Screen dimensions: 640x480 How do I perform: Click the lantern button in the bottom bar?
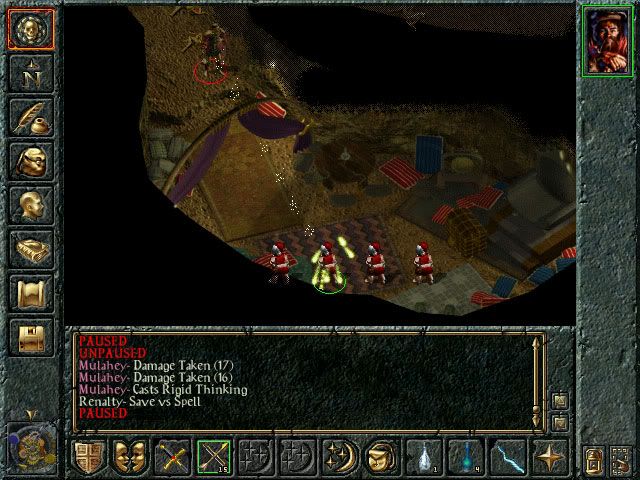coord(592,459)
